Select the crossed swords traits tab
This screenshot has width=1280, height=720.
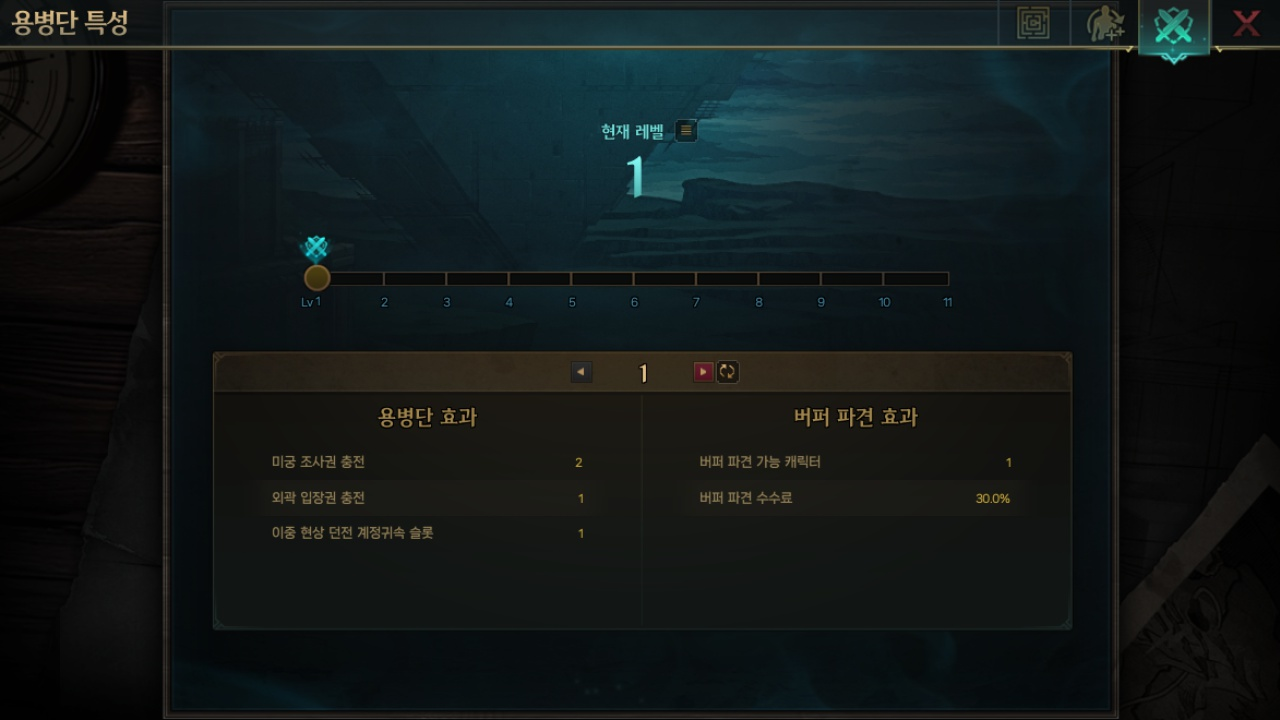[1173, 27]
